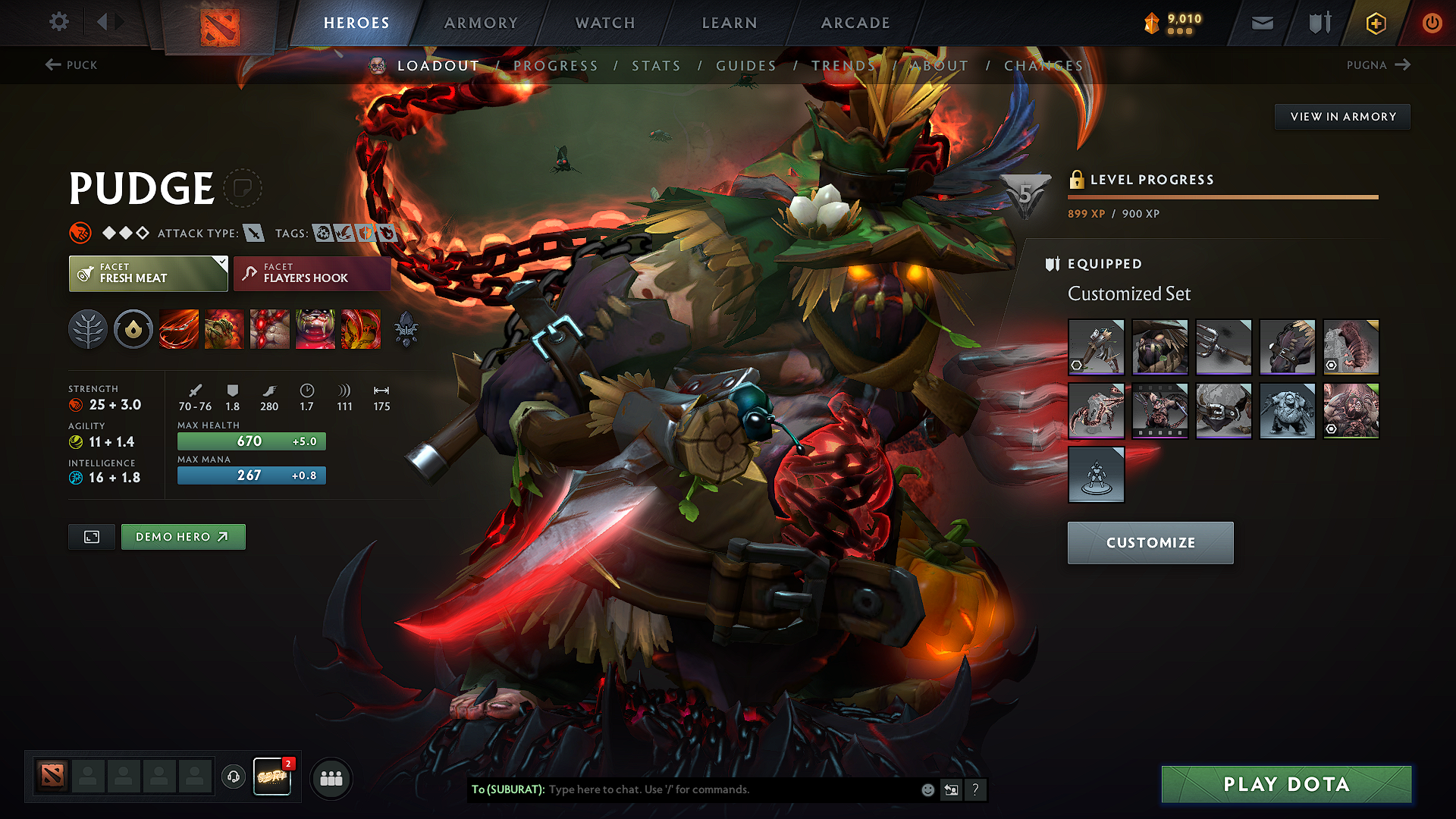Image resolution: width=1456 pixels, height=819 pixels.
Task: Open the chat emoticon picker
Action: click(x=927, y=789)
